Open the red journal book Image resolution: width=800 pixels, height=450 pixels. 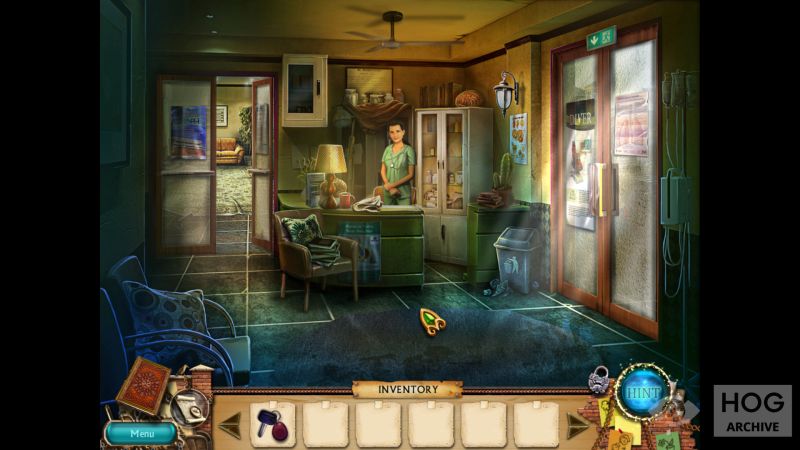pyautogui.click(x=144, y=385)
